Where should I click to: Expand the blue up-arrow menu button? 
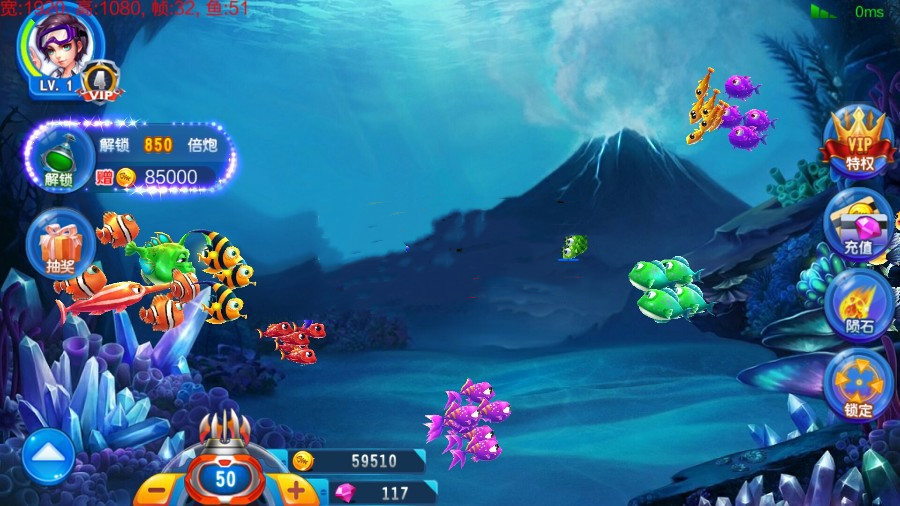click(x=48, y=456)
